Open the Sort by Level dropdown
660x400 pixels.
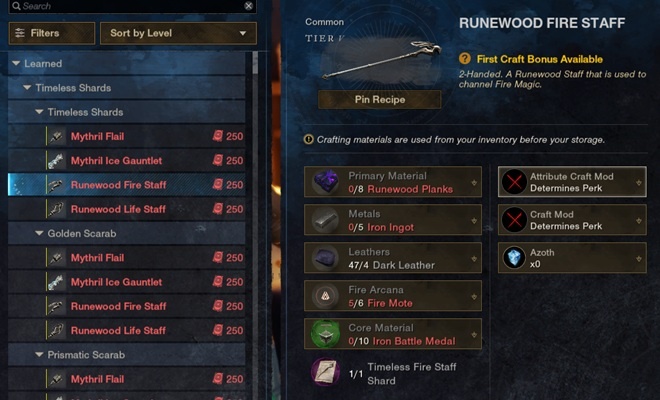(178, 33)
